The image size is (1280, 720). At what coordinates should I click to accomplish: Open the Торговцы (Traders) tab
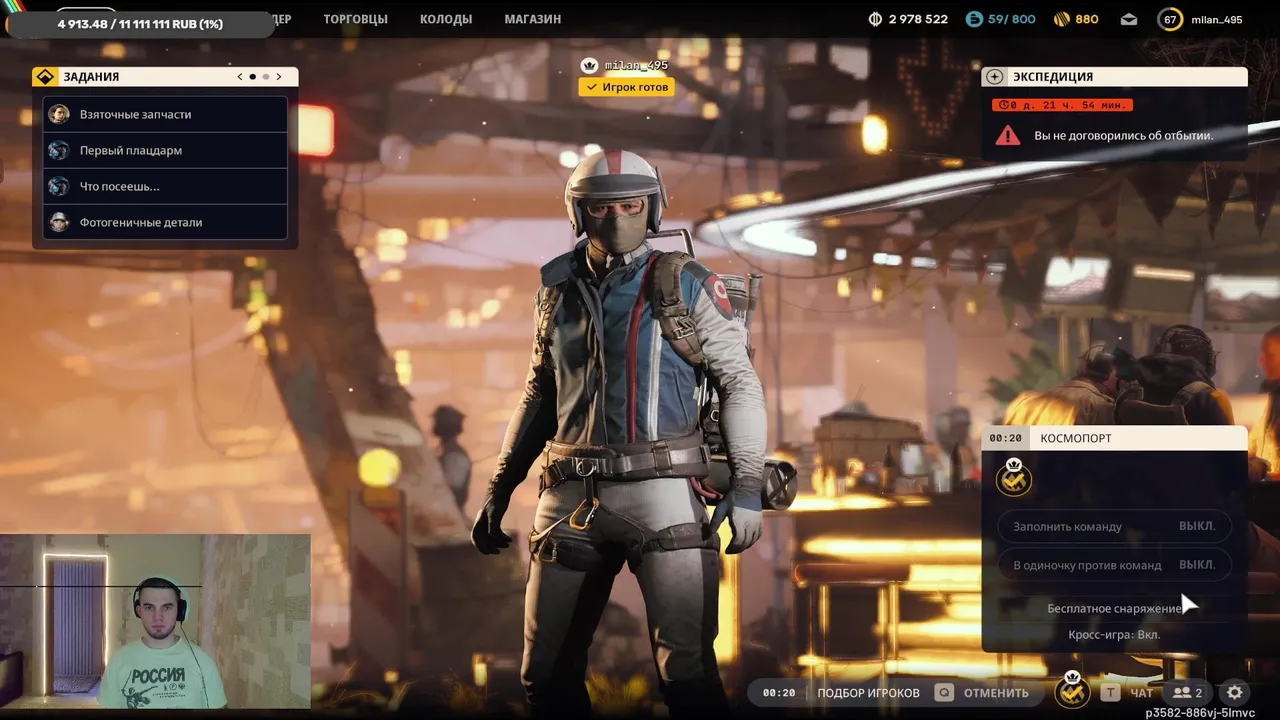tap(355, 19)
